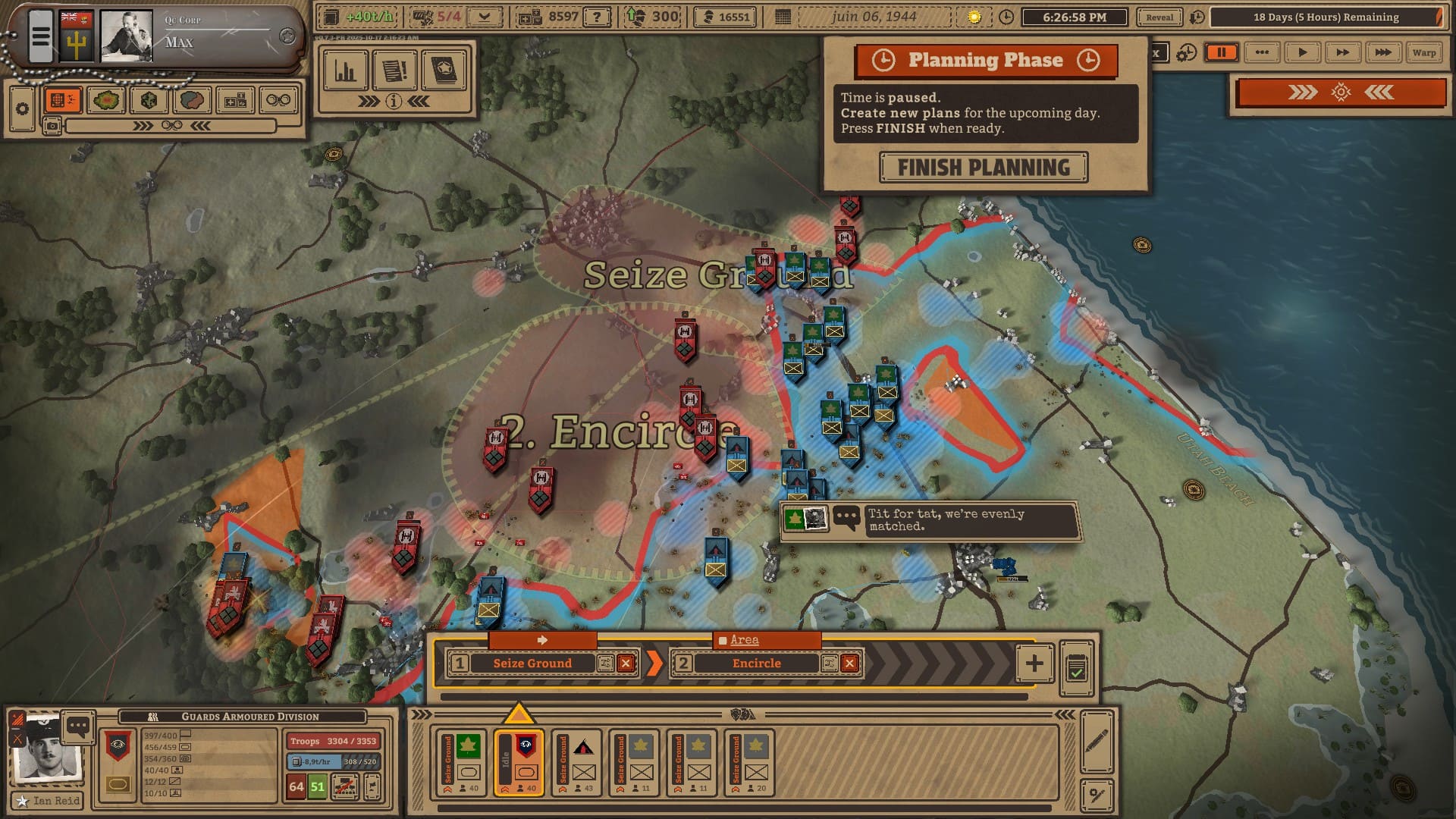The height and width of the screenshot is (819, 1456).
Task: Select the Seize Ground order step
Action: 532,664
